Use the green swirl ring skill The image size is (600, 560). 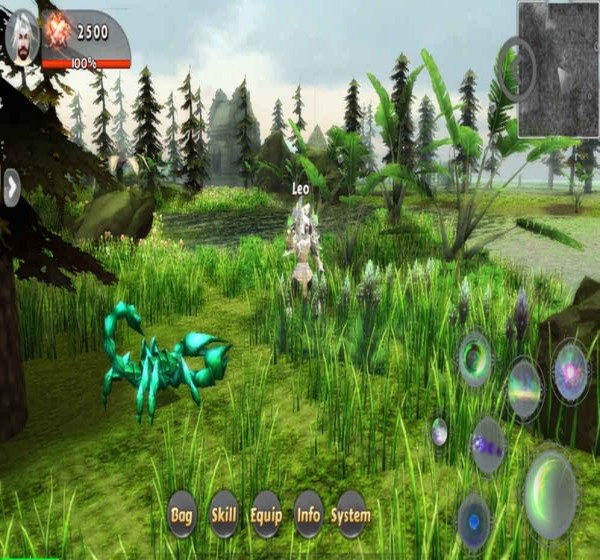pyautogui.click(x=475, y=357)
